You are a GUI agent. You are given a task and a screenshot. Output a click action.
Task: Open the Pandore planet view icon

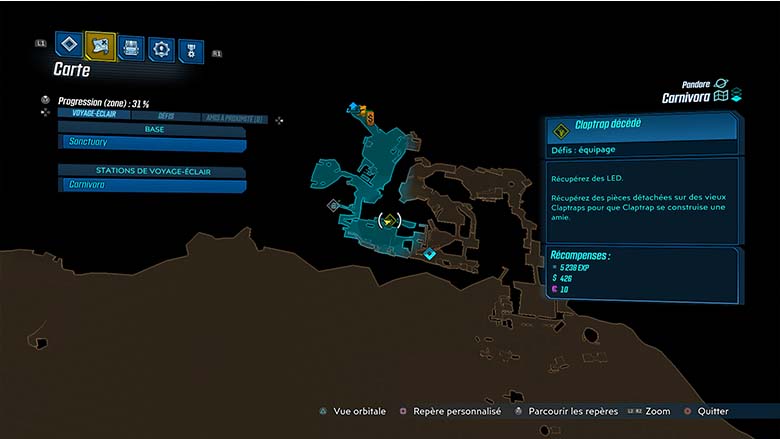pos(721,84)
